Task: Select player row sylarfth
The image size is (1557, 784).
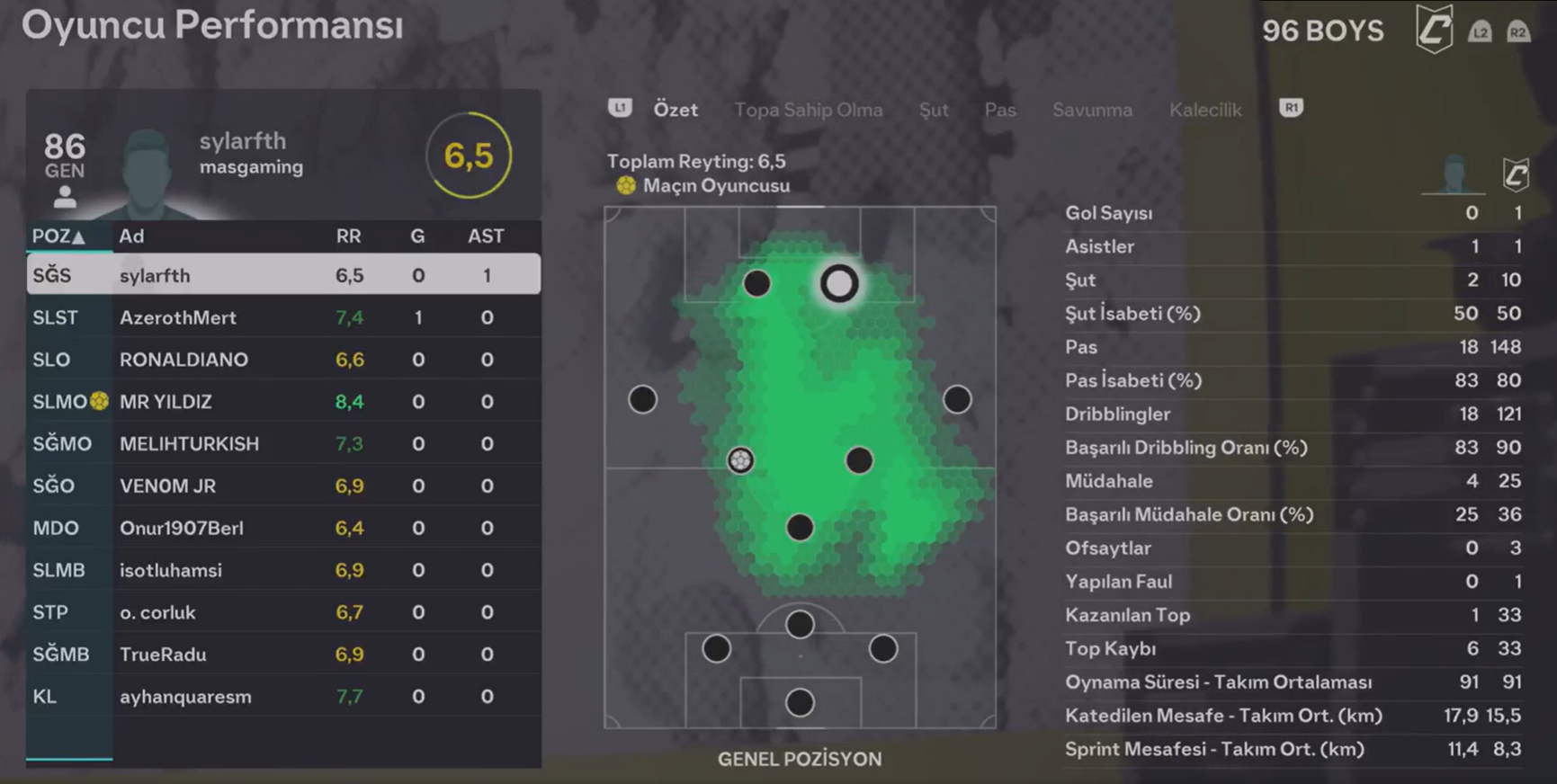Action: tap(283, 275)
